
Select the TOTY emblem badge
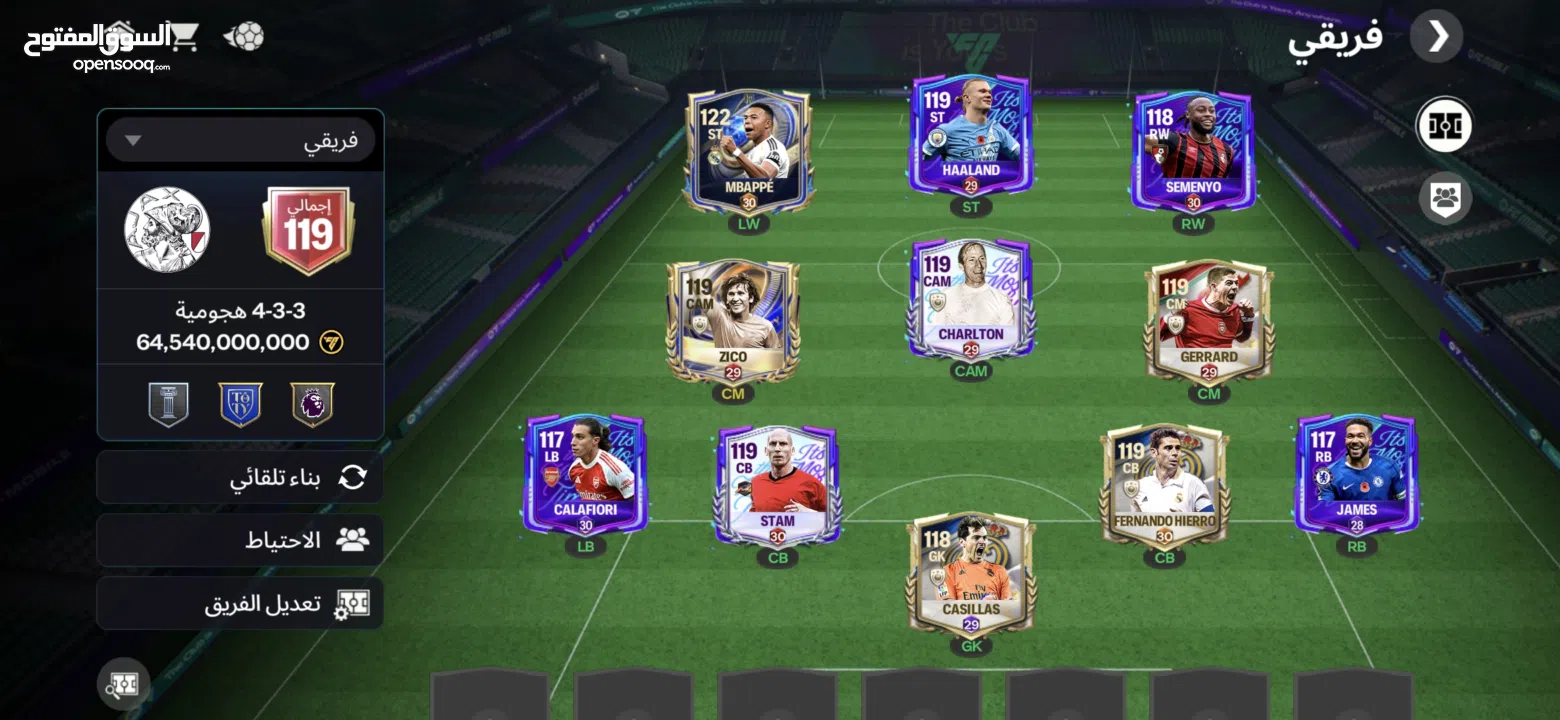(x=240, y=403)
